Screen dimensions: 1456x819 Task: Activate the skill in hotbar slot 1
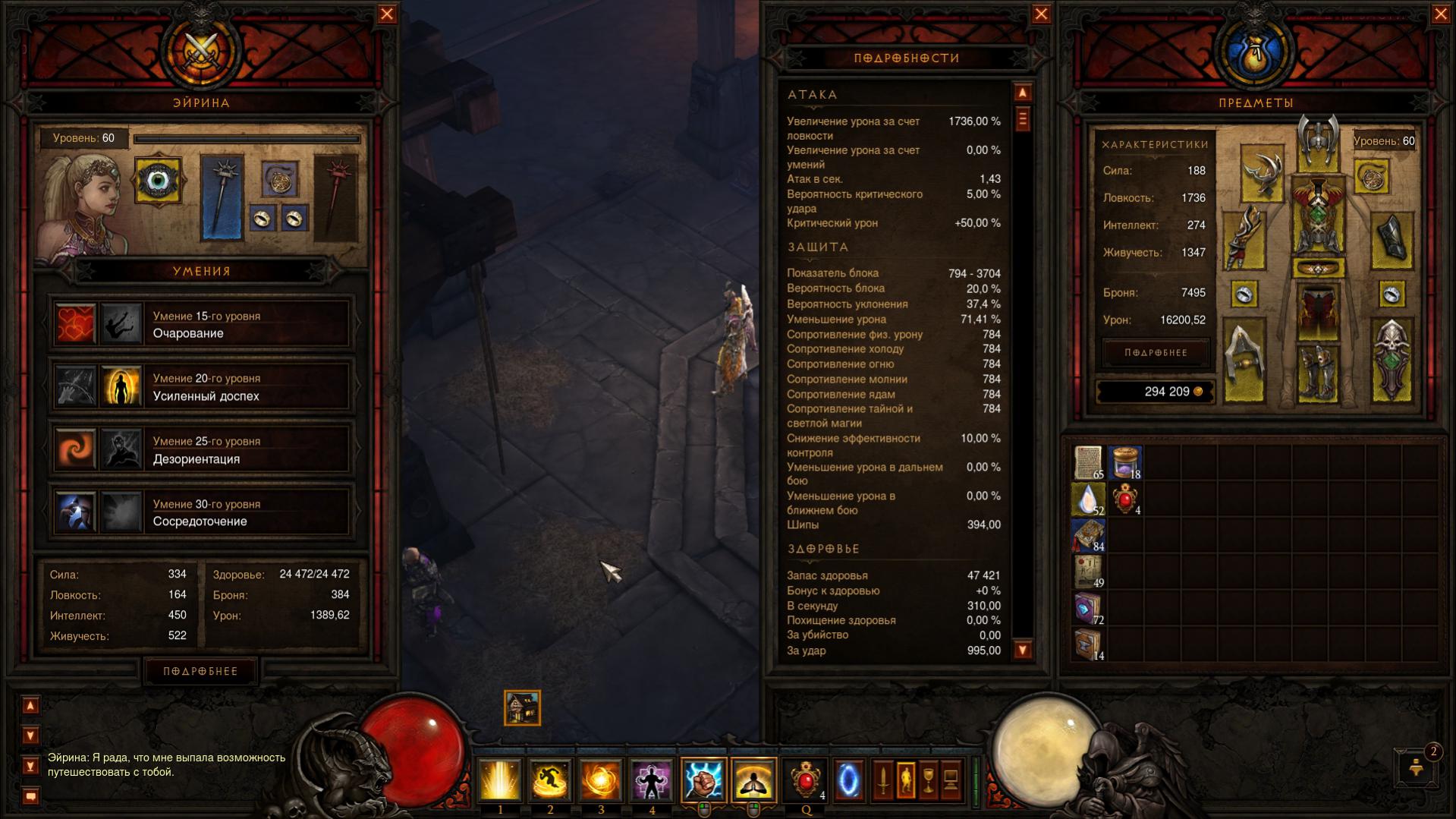click(x=499, y=780)
